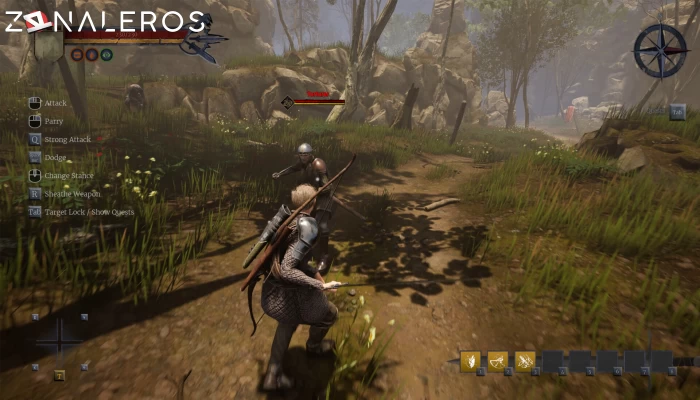This screenshot has height=400, width=700.
Task: Select the feather icon in the first hotbar slot
Action: 470,361
